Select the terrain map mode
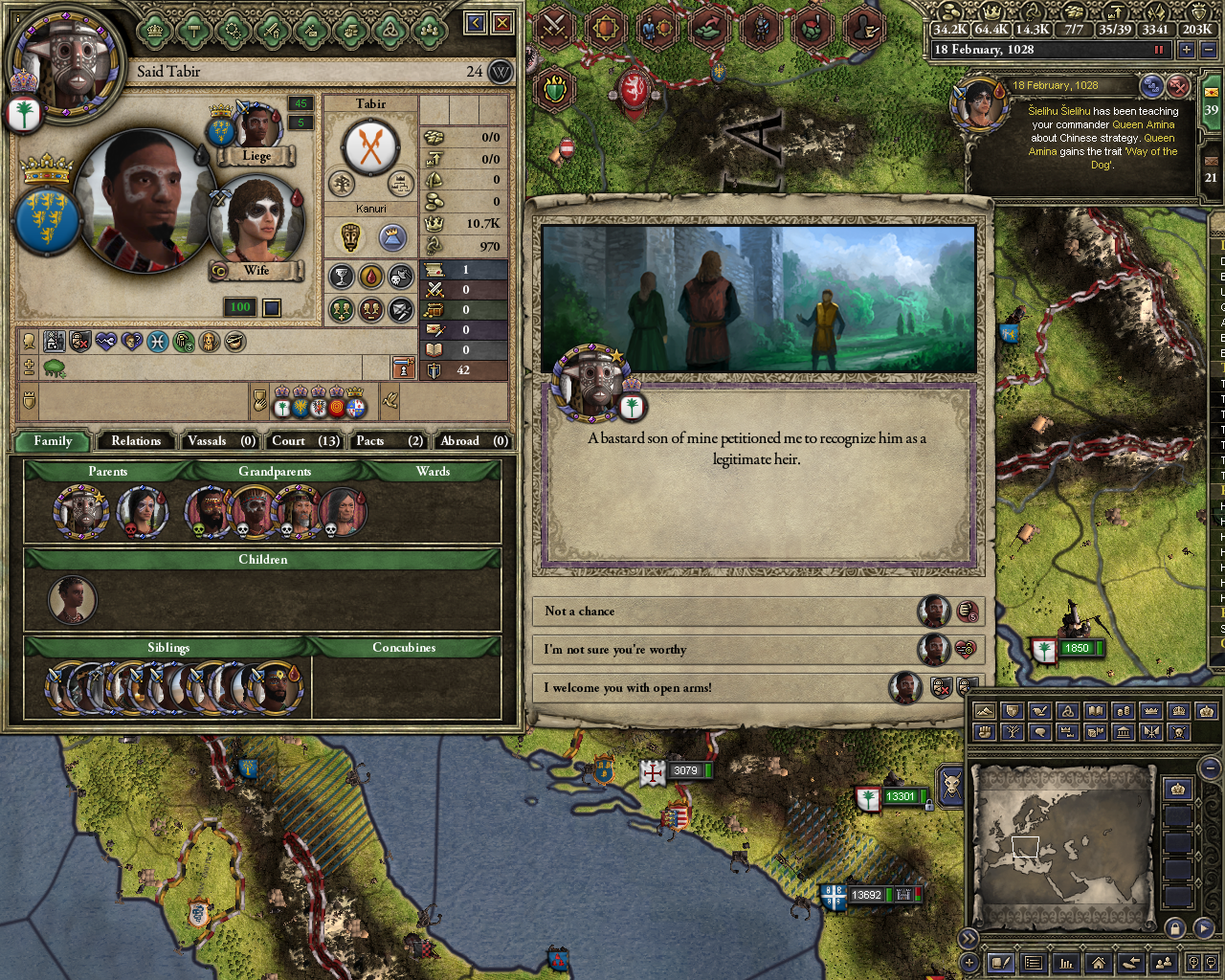 (984, 711)
